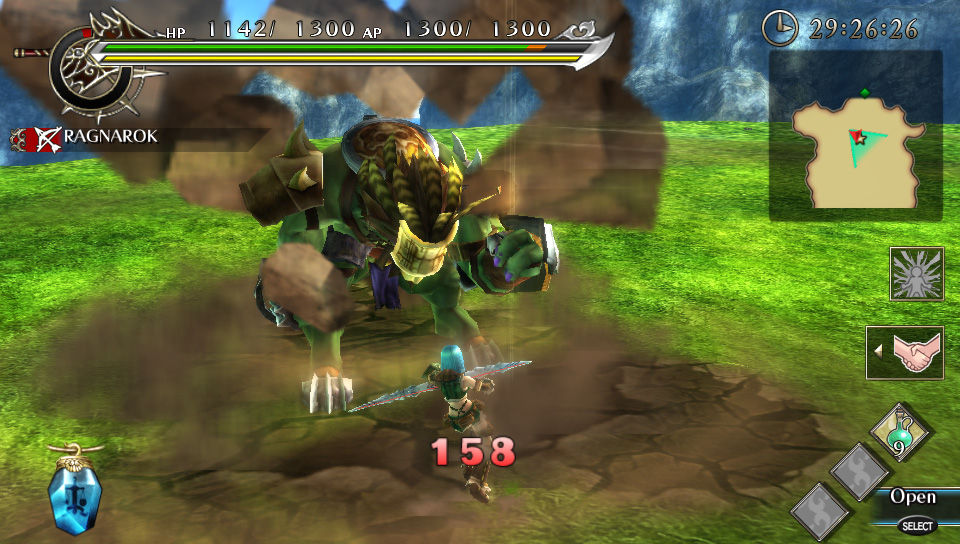Click the Open button
The width and height of the screenshot is (960, 544).
pyautogui.click(x=914, y=497)
